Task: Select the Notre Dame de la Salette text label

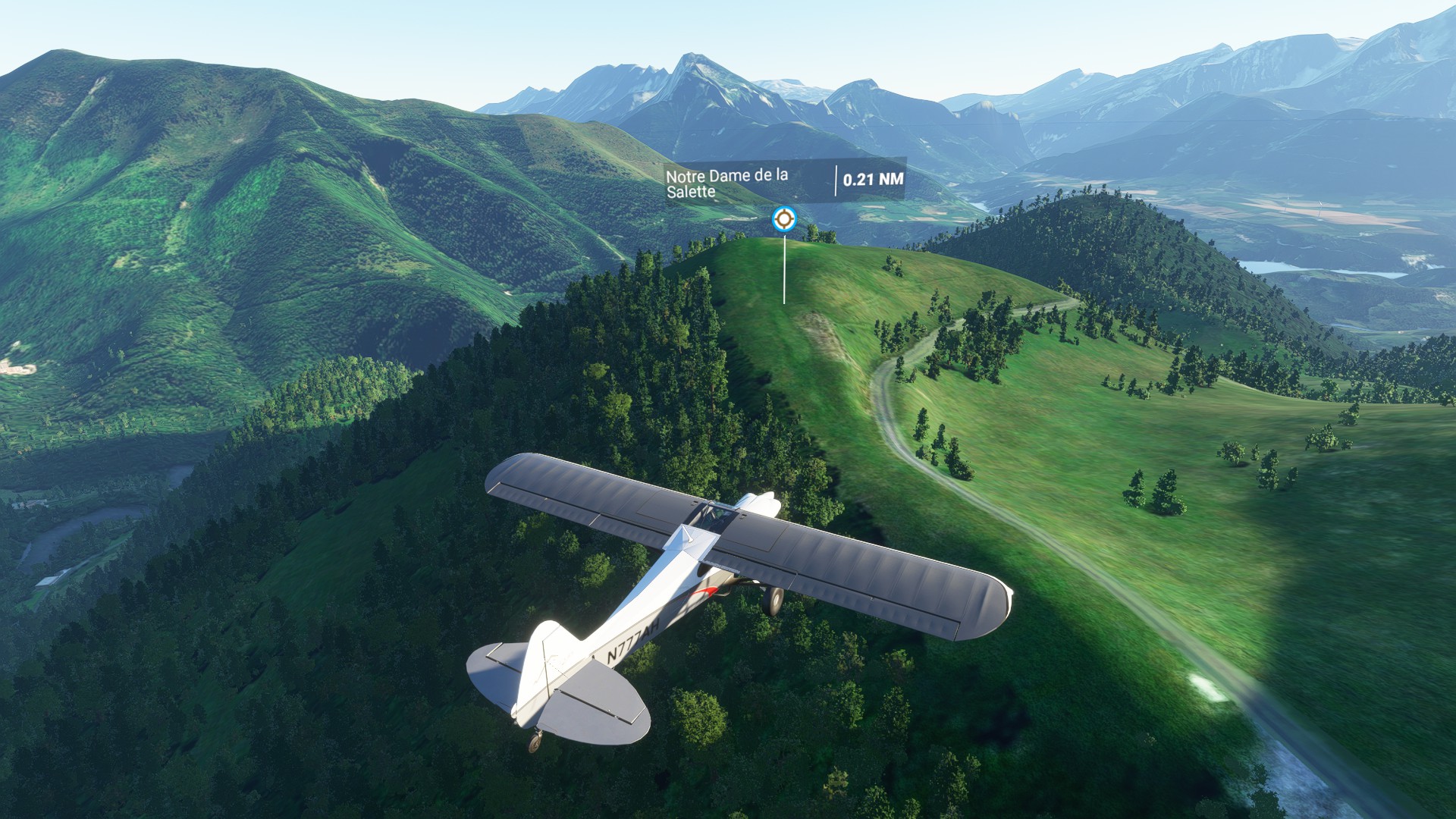Action: pos(726,184)
